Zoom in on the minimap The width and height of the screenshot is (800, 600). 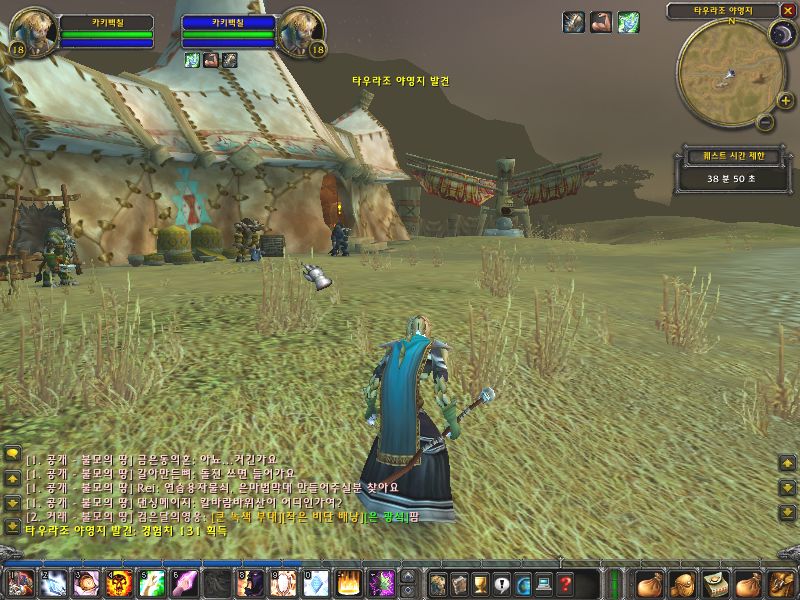[785, 100]
